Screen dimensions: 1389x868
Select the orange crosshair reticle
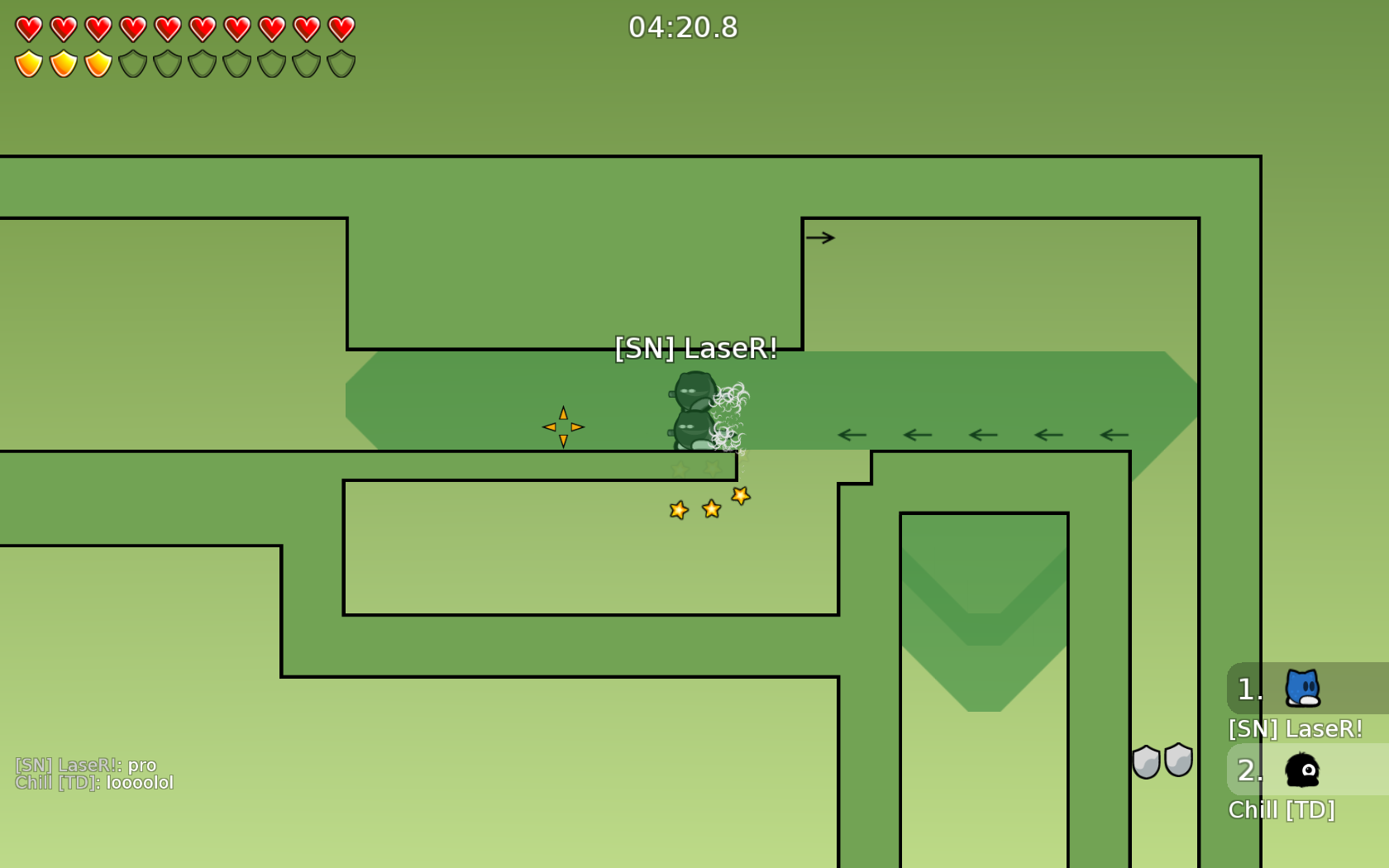click(x=562, y=427)
